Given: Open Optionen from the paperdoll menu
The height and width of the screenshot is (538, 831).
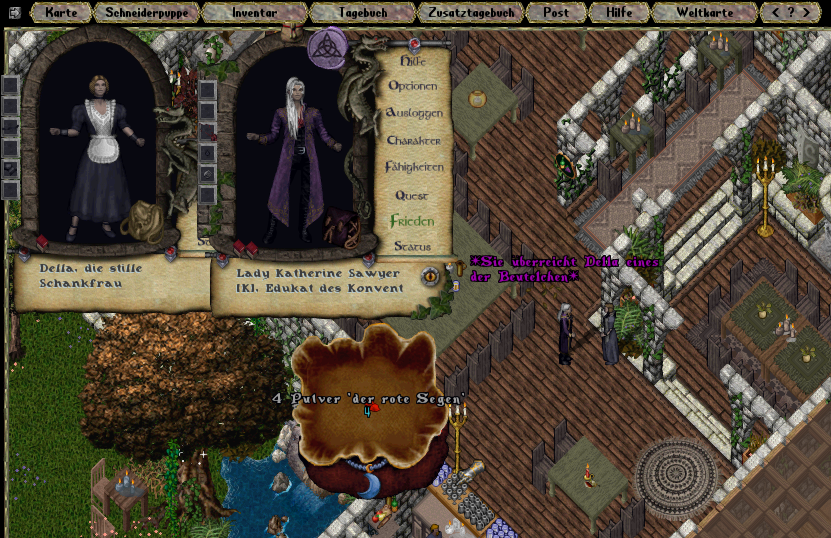Looking at the screenshot, I should click(413, 86).
